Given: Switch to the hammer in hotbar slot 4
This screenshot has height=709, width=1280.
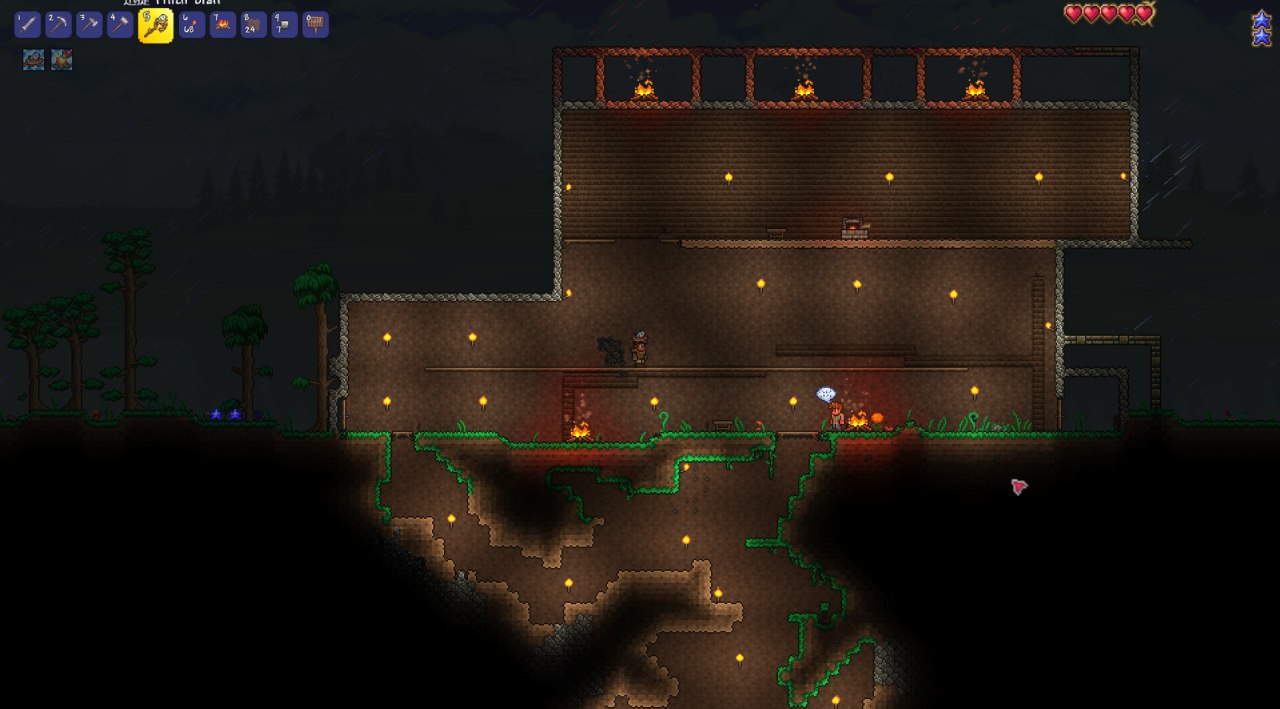Looking at the screenshot, I should (120, 25).
